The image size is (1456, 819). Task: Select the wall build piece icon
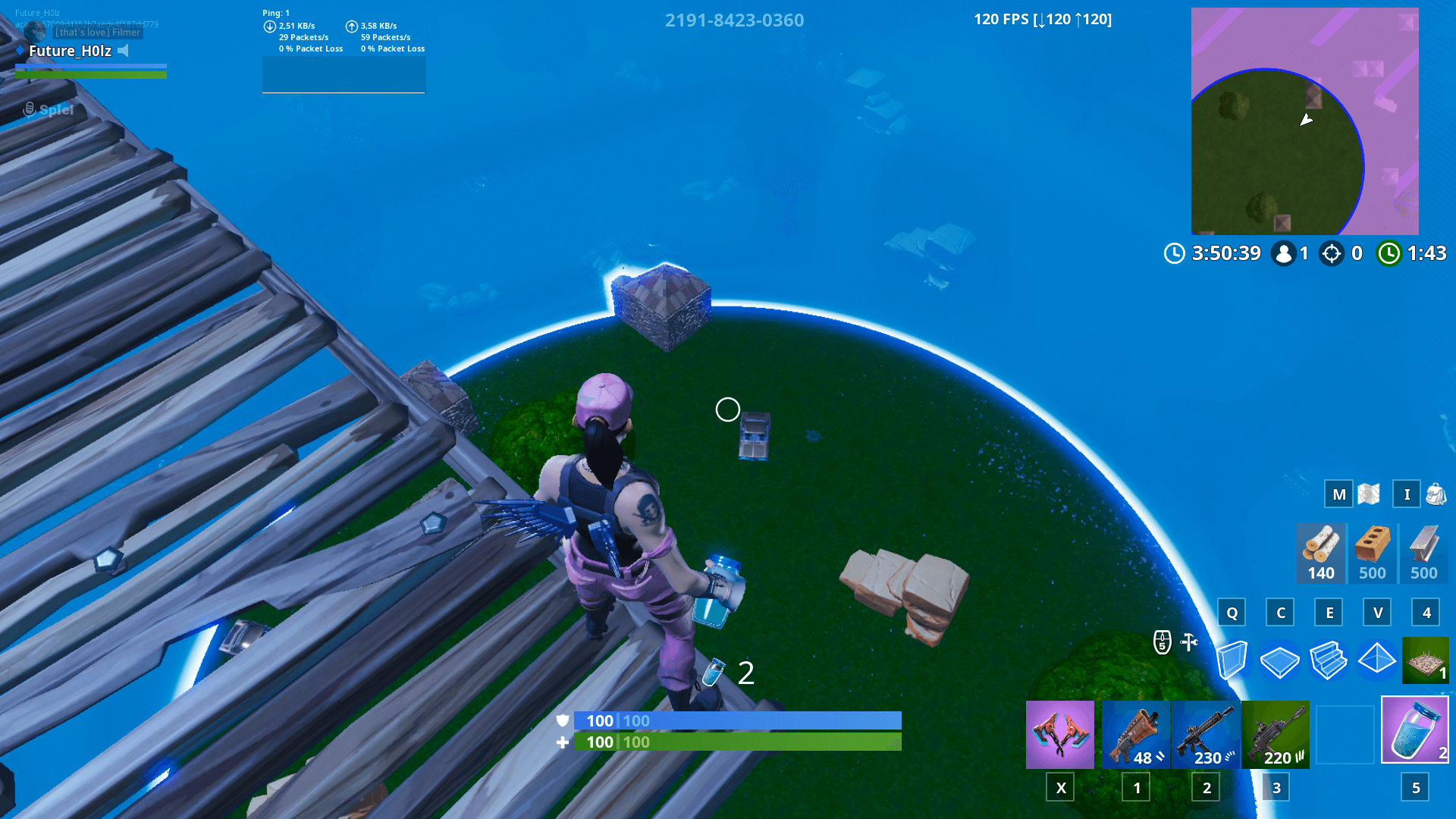click(1233, 660)
